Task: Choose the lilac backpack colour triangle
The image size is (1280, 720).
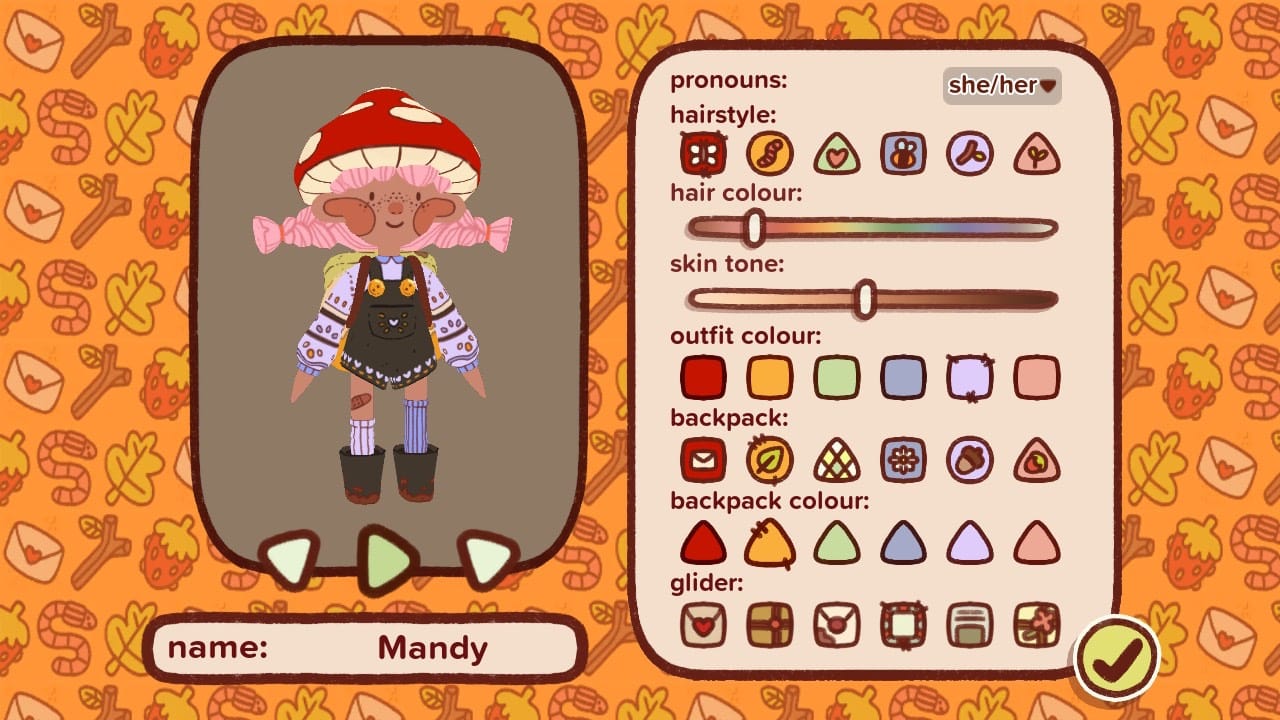Action: [970, 543]
